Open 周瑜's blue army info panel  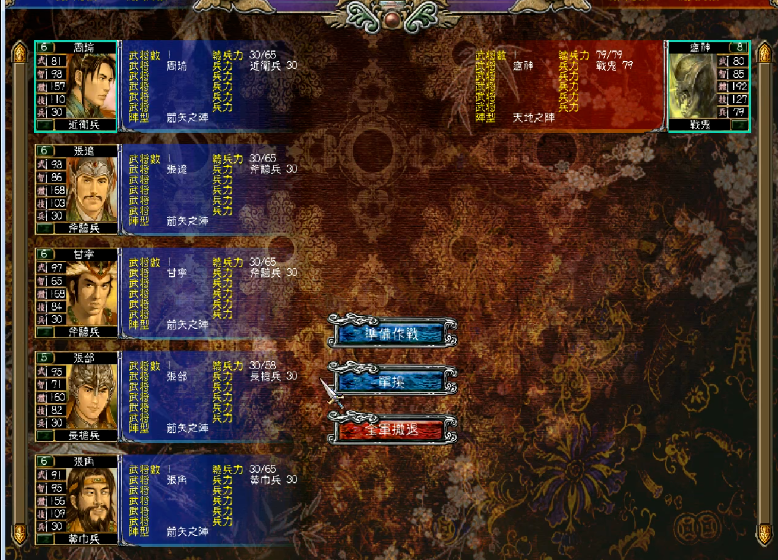(210, 86)
